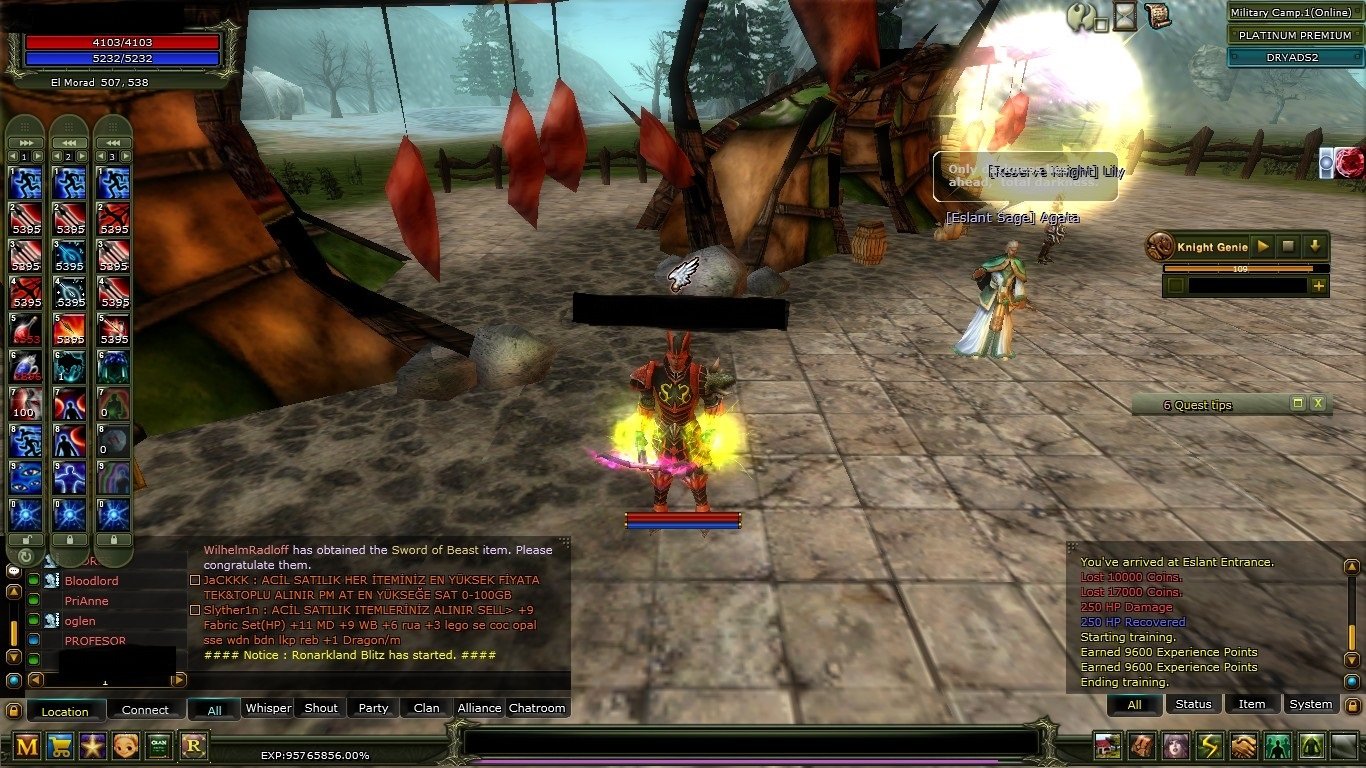Open the Chatroom tab
Image resolution: width=1366 pixels, height=768 pixels.
(537, 708)
